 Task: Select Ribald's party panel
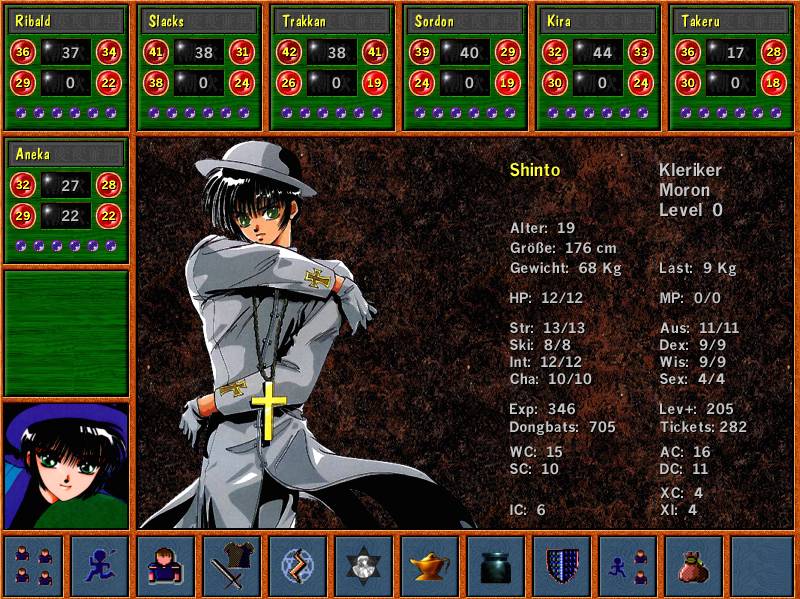68,68
